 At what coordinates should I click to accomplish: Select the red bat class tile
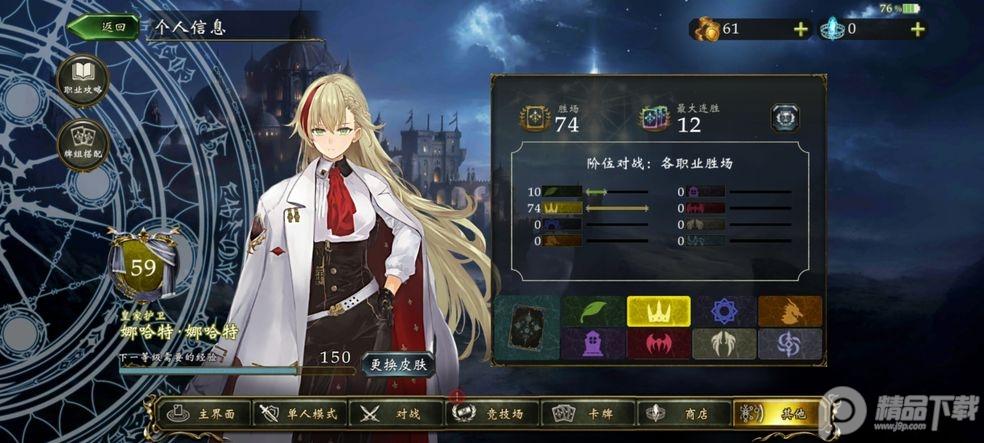tap(658, 344)
